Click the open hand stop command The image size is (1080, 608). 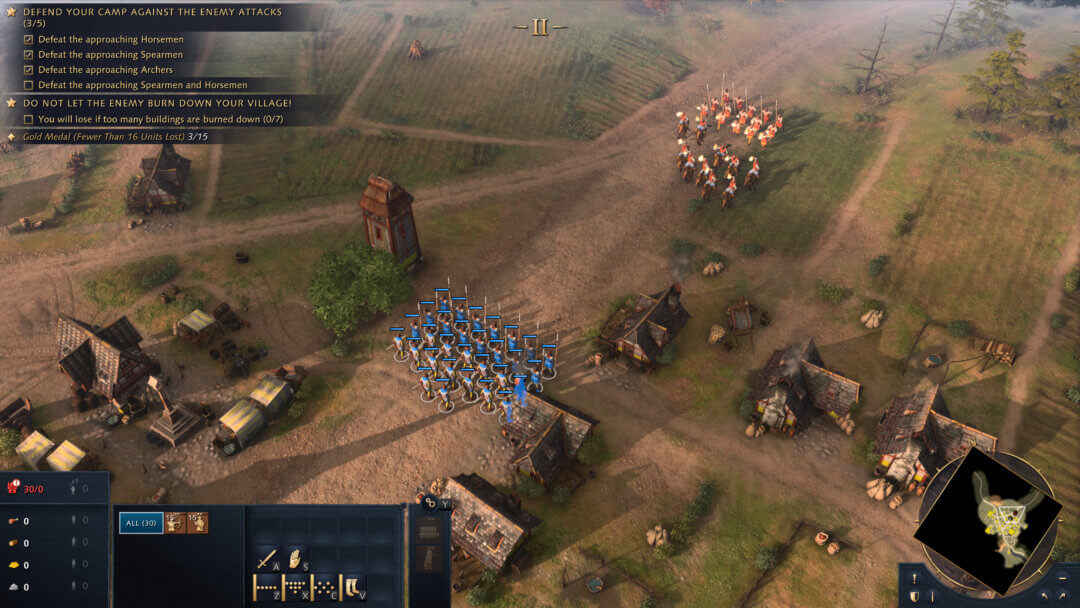coord(295,560)
